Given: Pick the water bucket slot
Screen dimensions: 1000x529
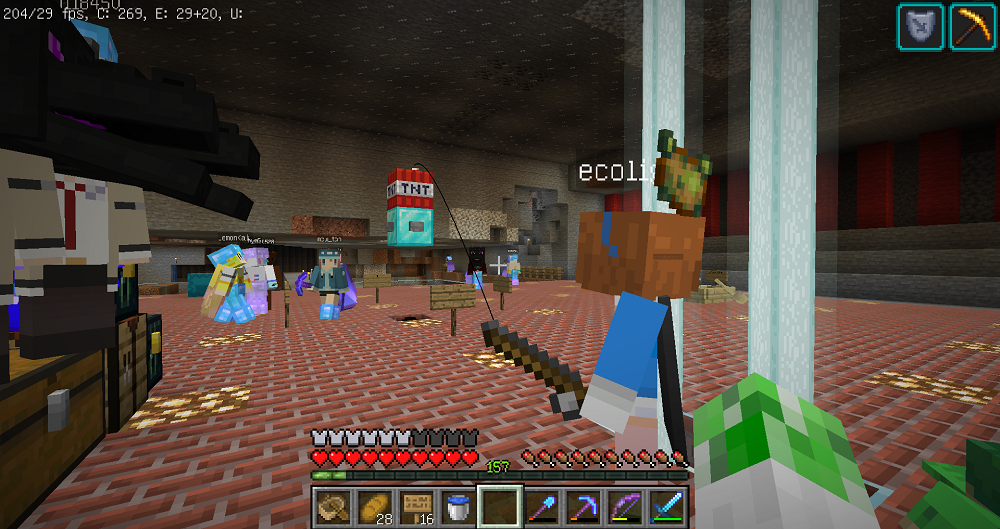Looking at the screenshot, I should [457, 506].
